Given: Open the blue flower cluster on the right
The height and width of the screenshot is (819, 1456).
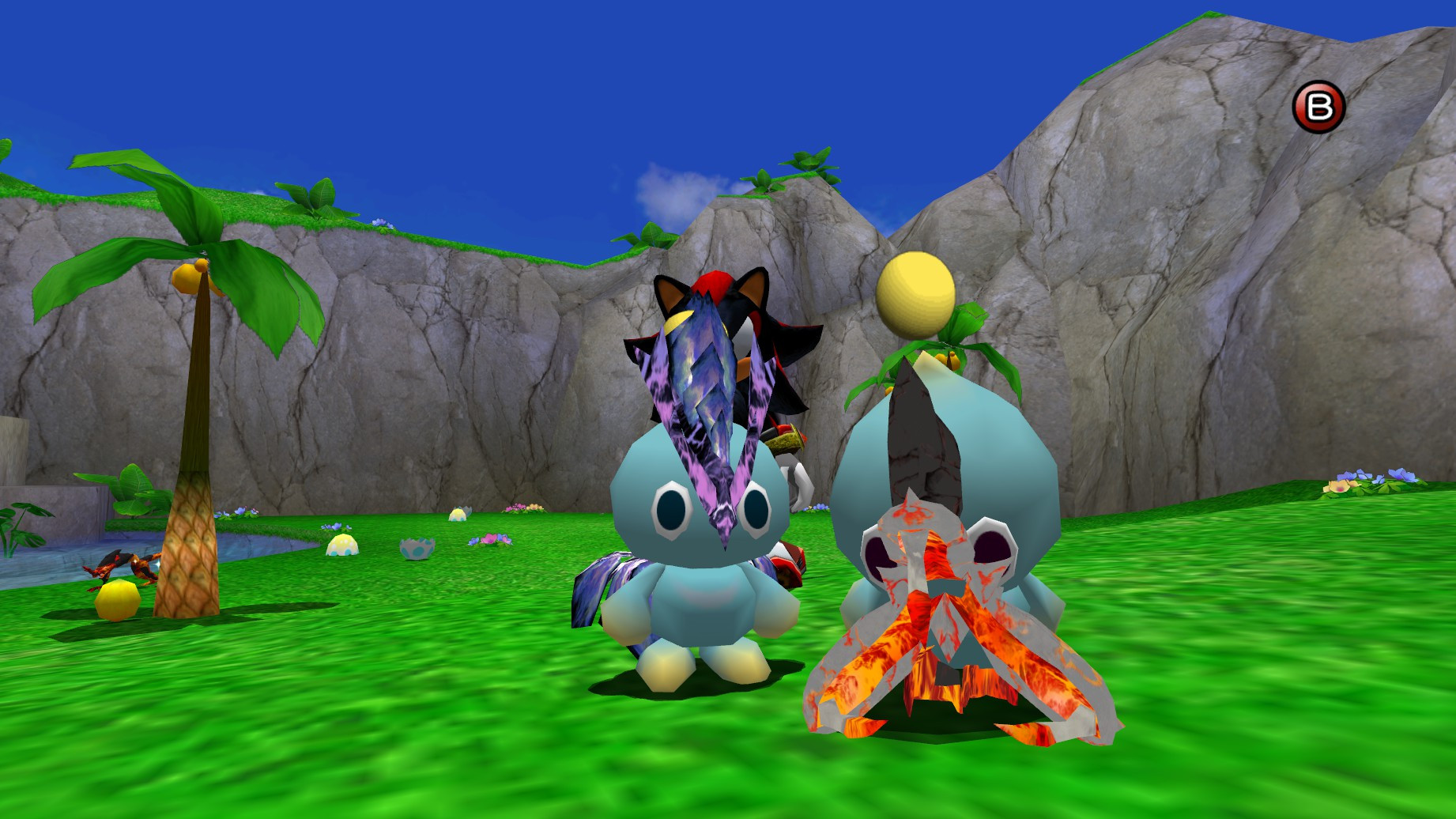Looking at the screenshot, I should (1400, 475).
